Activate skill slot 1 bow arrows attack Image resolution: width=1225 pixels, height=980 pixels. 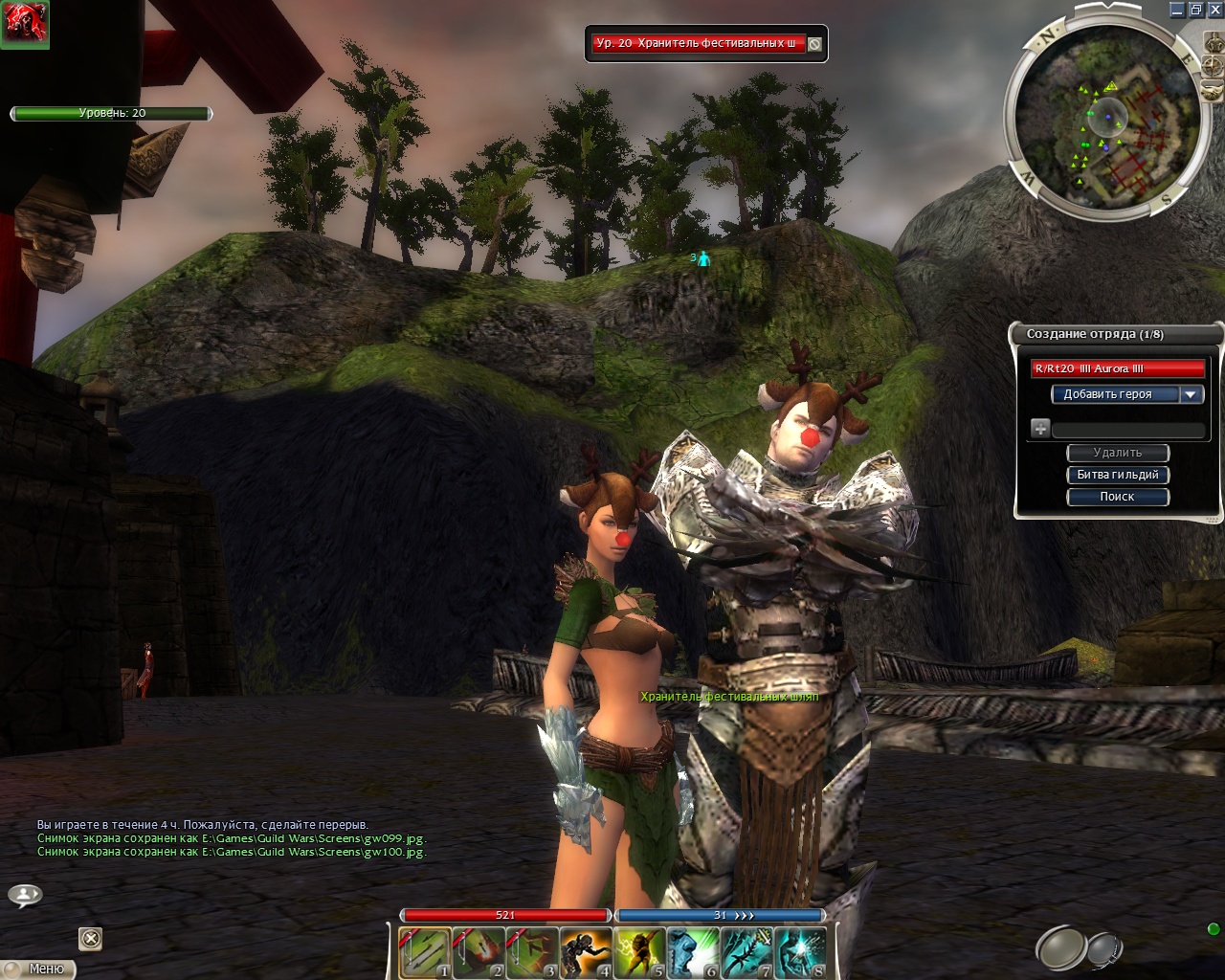[x=425, y=952]
